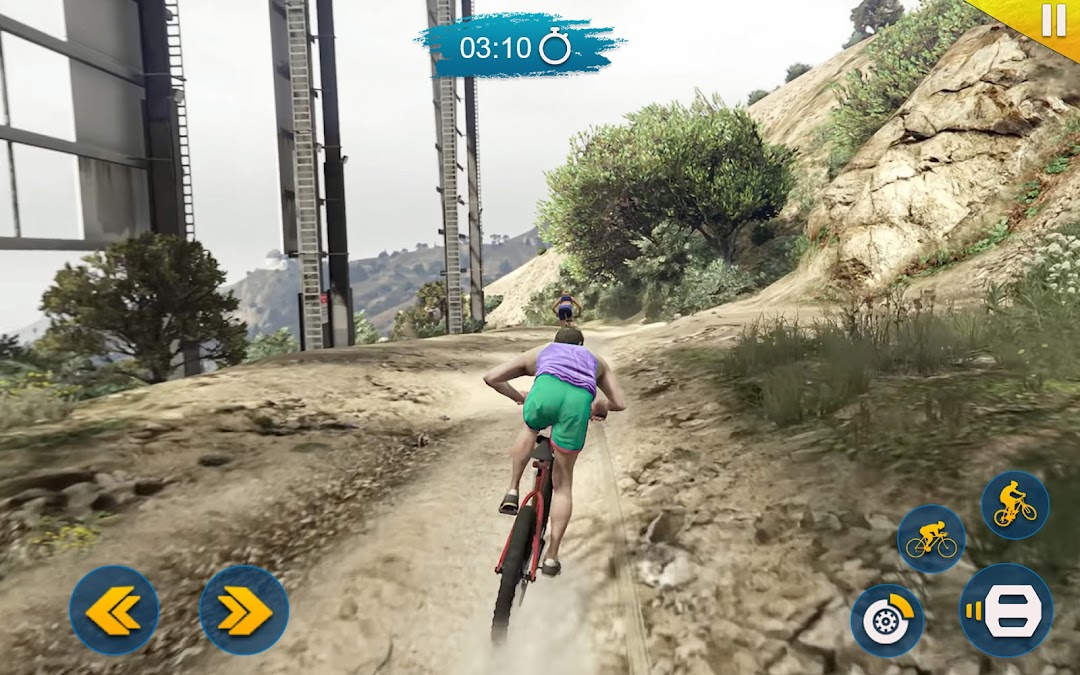Tap the crouched racing cyclist icon
1080x675 pixels.
coord(931,539)
